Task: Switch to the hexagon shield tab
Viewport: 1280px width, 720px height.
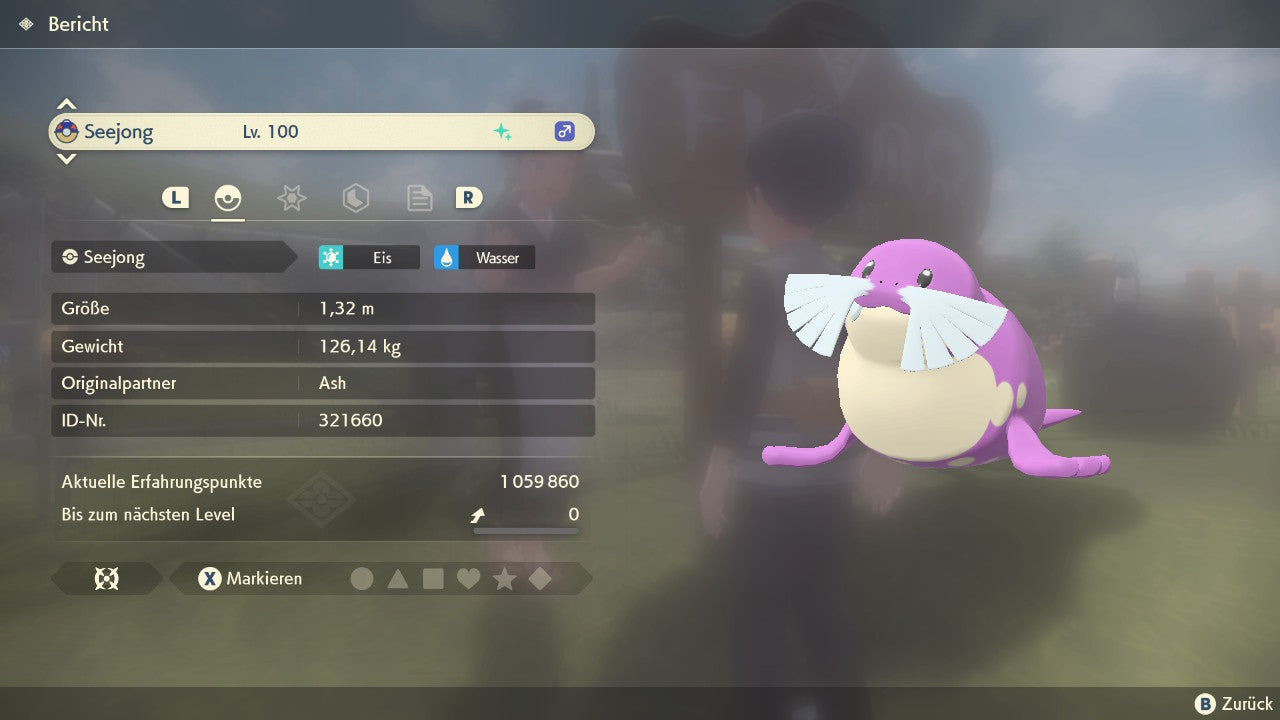Action: [355, 198]
